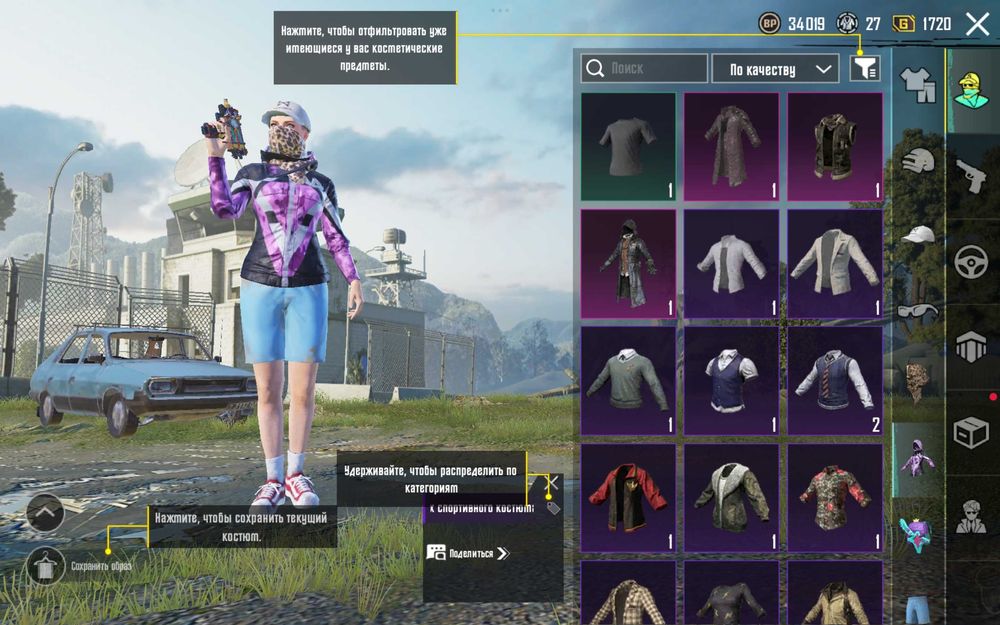The image size is (1000, 625).
Task: Close the wardrobe screen with the X
Action: (x=977, y=25)
